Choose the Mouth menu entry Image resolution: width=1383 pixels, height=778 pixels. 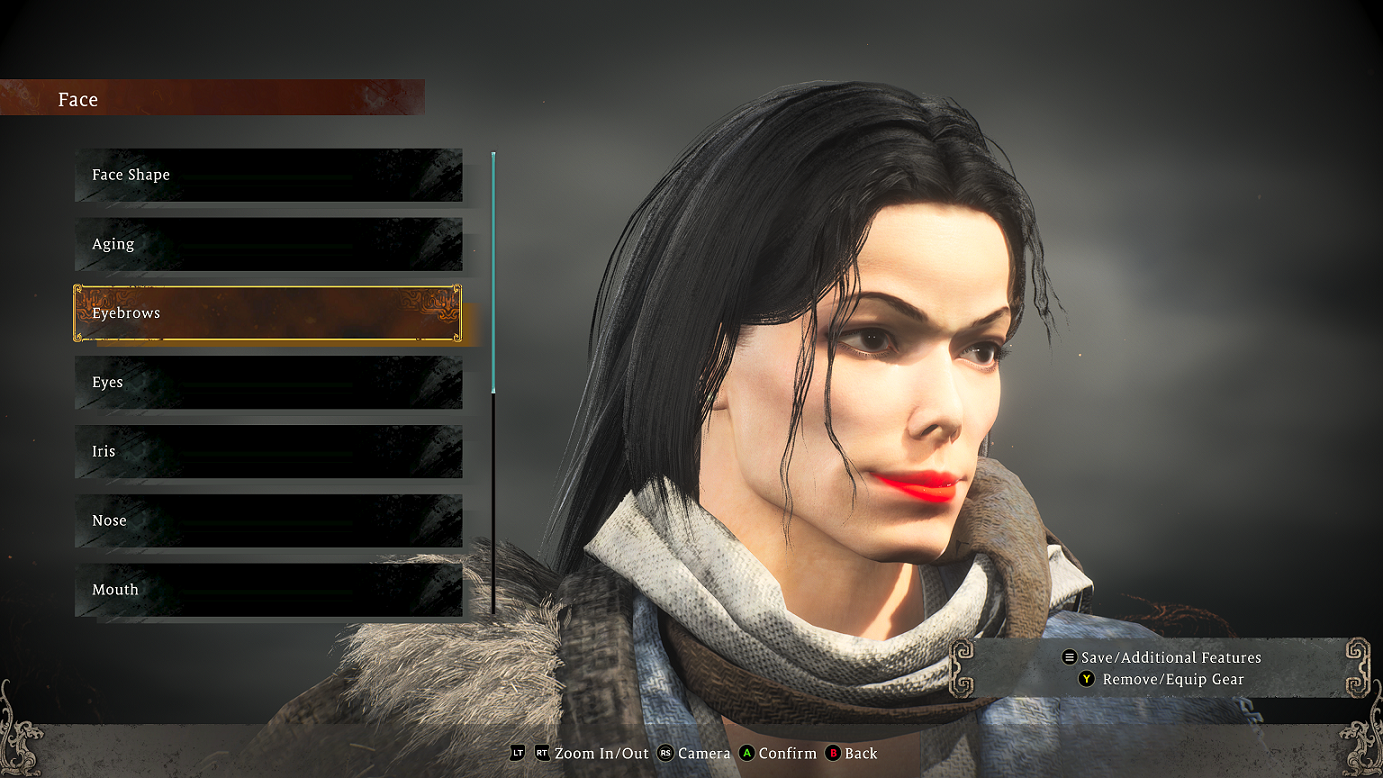pos(268,589)
